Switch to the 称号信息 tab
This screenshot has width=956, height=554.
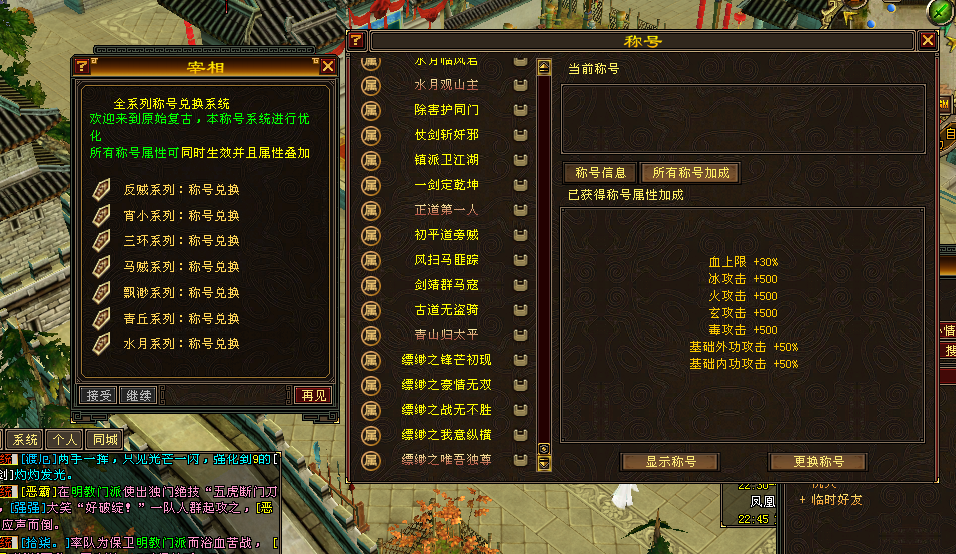600,173
